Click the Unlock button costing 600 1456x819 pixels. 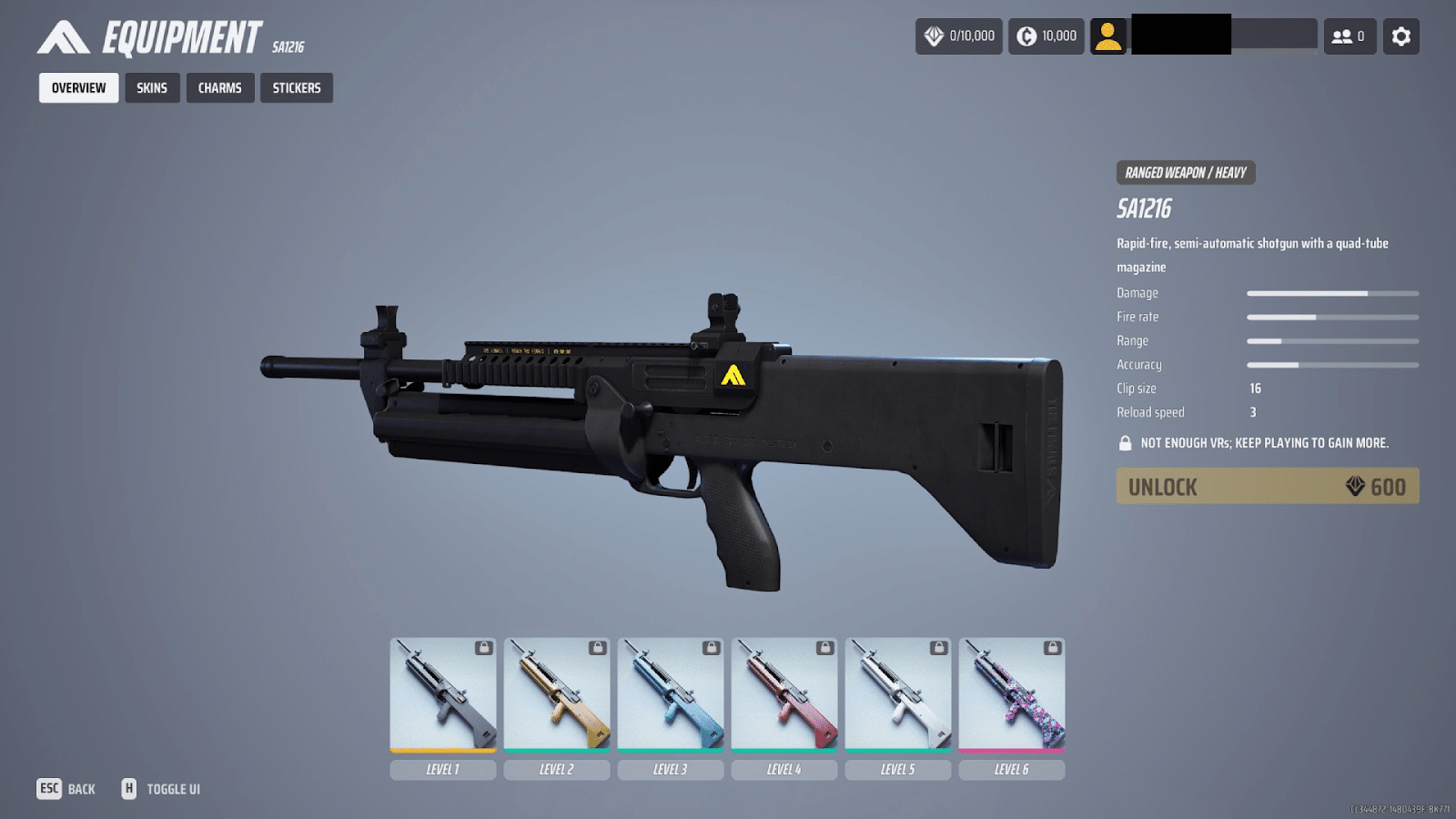(1268, 486)
